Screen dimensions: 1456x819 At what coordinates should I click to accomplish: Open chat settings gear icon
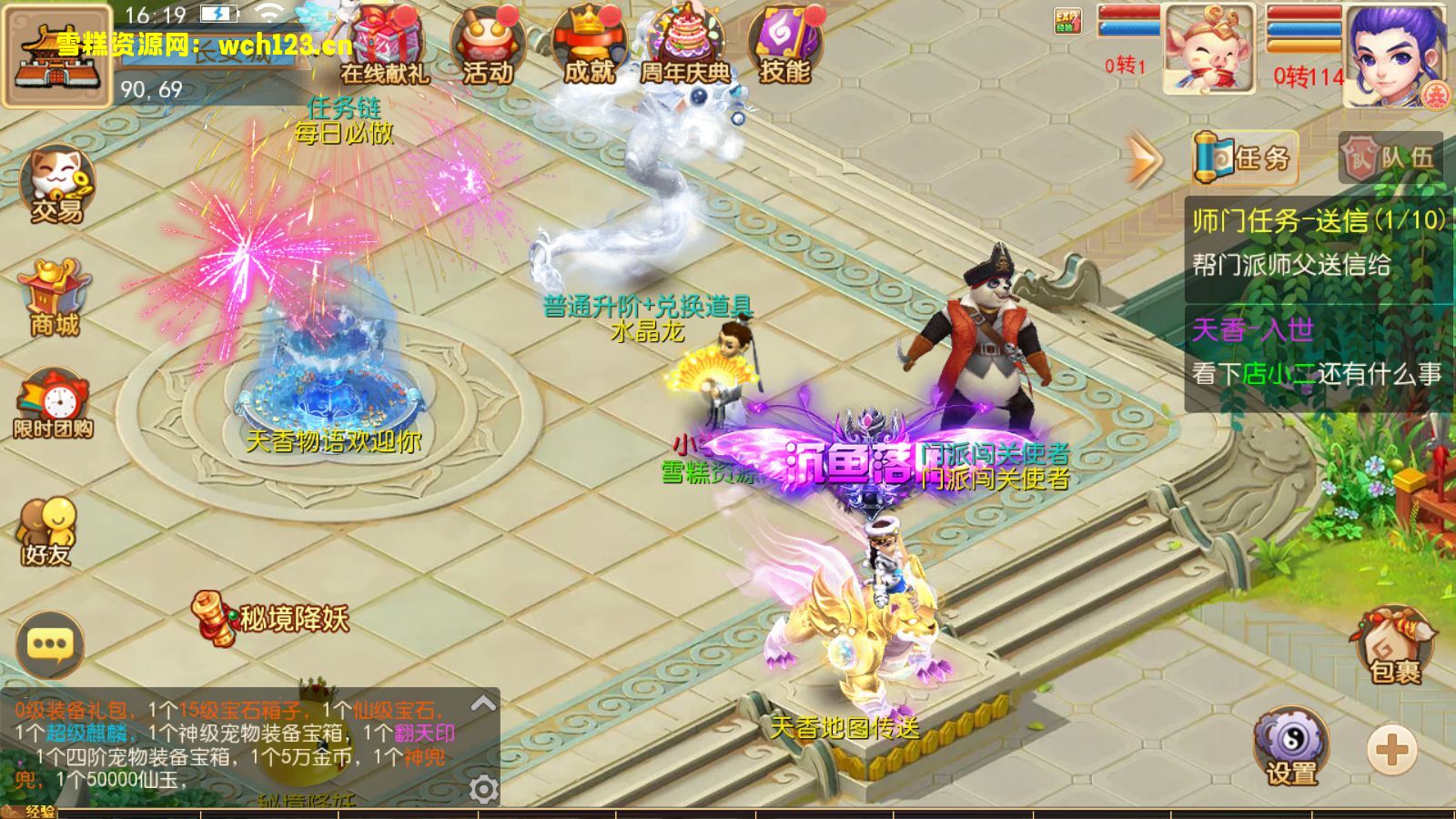483,788
